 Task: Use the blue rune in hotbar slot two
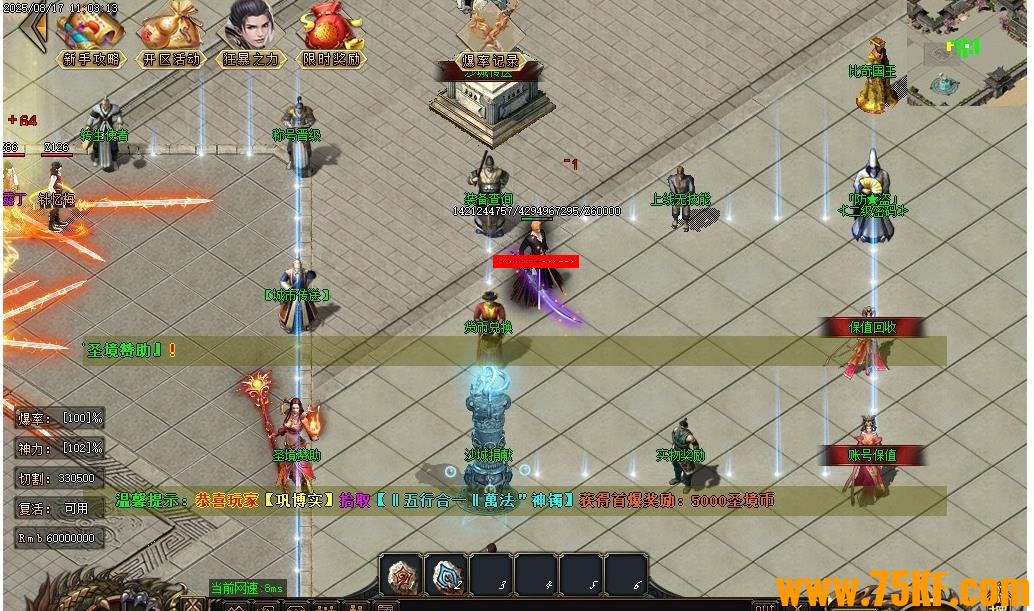(447, 574)
